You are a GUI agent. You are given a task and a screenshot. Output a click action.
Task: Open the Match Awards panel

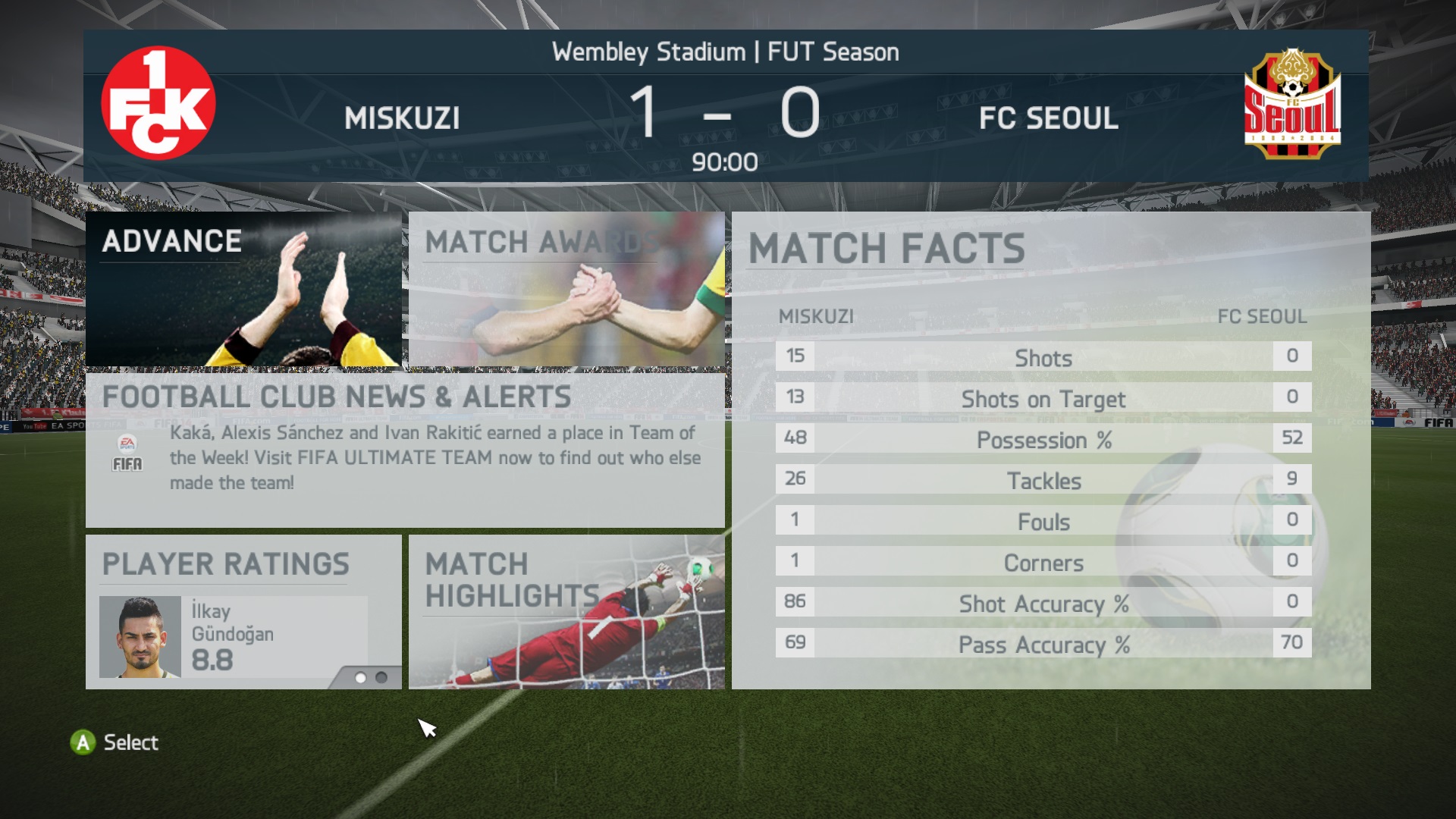tap(566, 290)
